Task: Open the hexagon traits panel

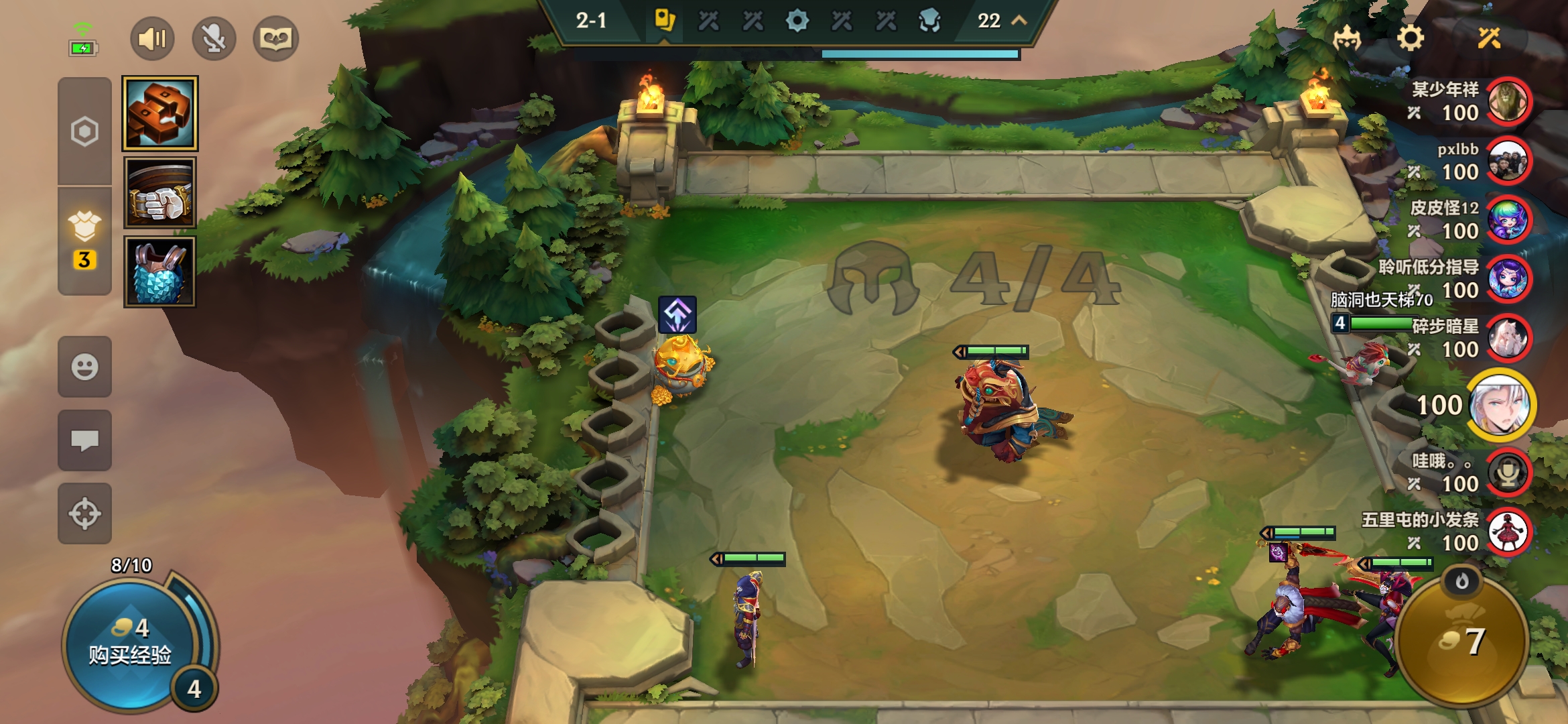Action: pyautogui.click(x=84, y=131)
